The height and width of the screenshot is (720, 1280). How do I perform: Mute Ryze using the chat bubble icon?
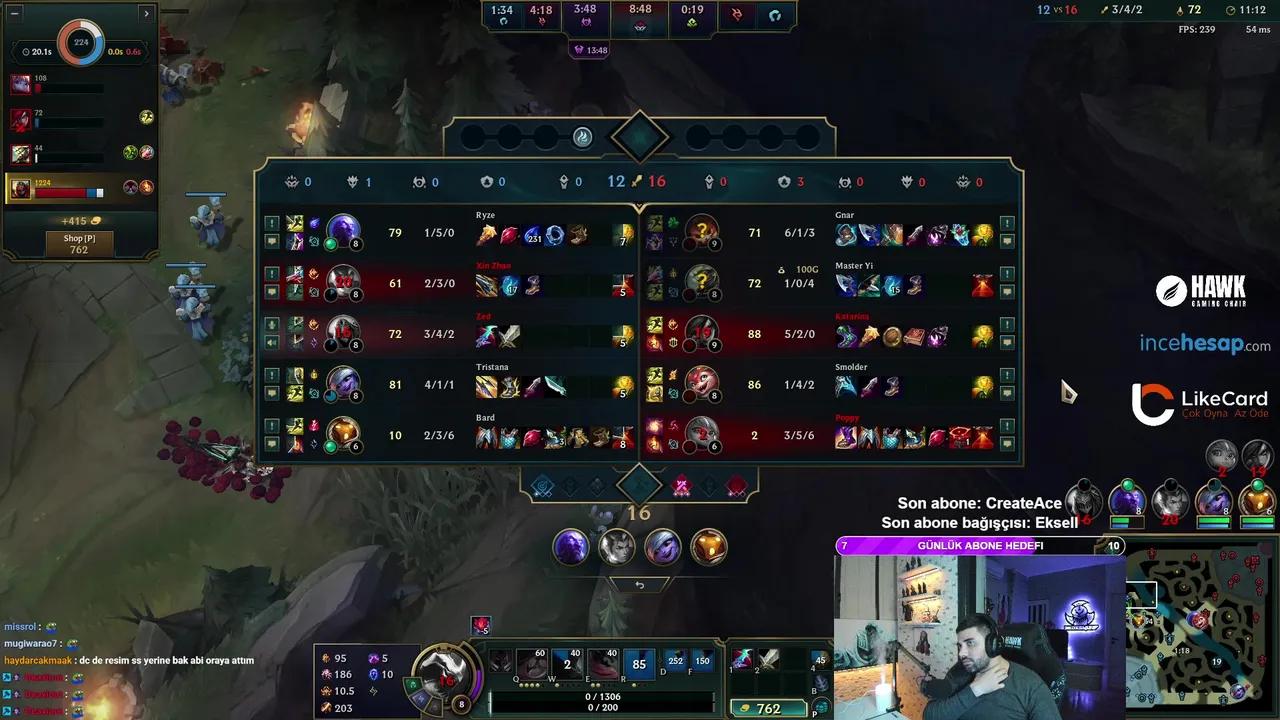(272, 242)
